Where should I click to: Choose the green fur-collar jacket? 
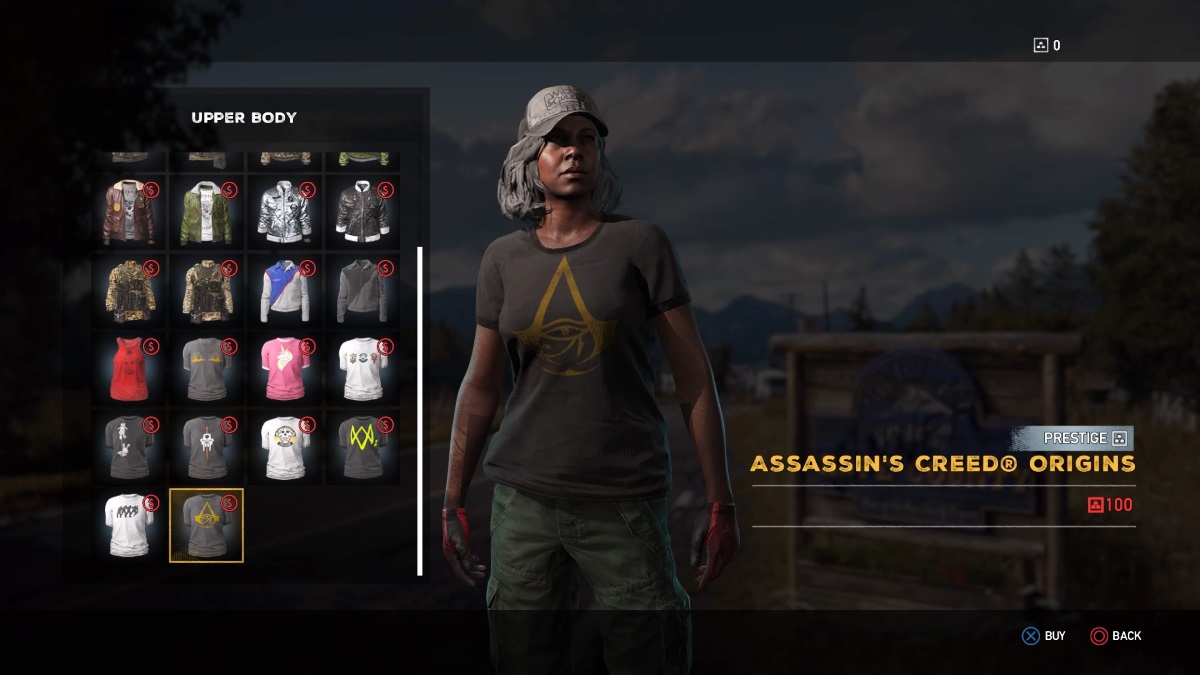tap(207, 212)
